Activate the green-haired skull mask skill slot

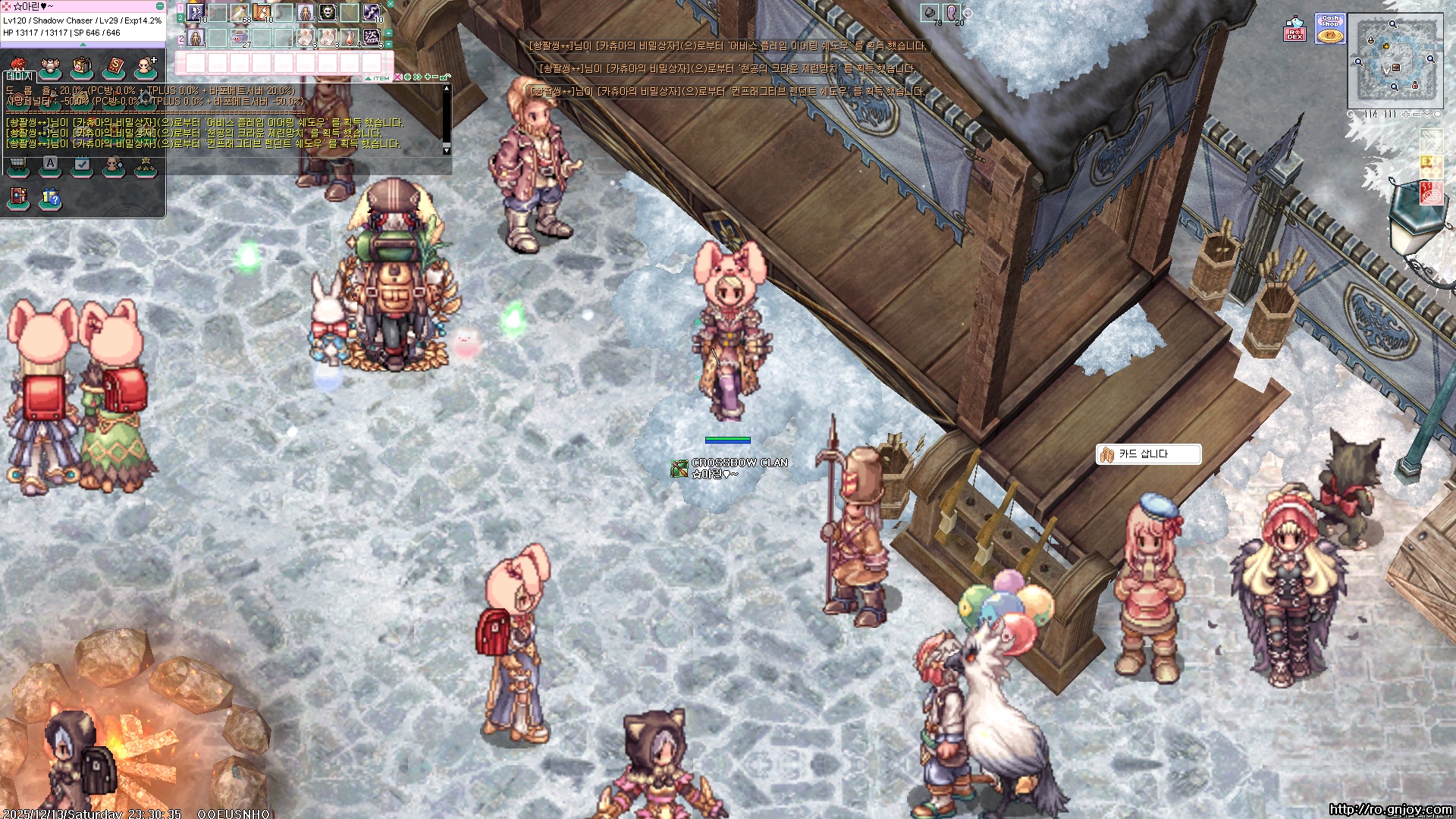327,13
